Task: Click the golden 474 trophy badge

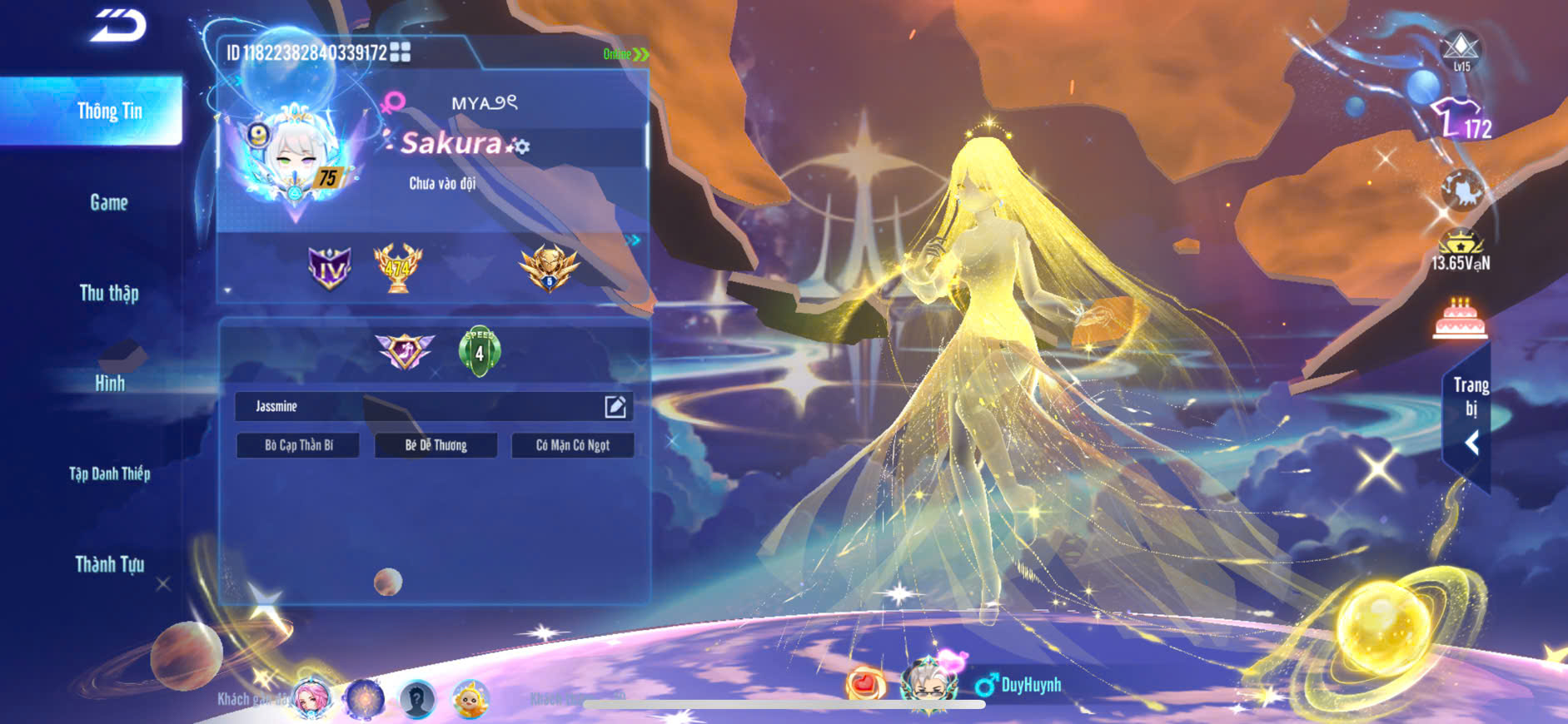Action: (x=397, y=268)
